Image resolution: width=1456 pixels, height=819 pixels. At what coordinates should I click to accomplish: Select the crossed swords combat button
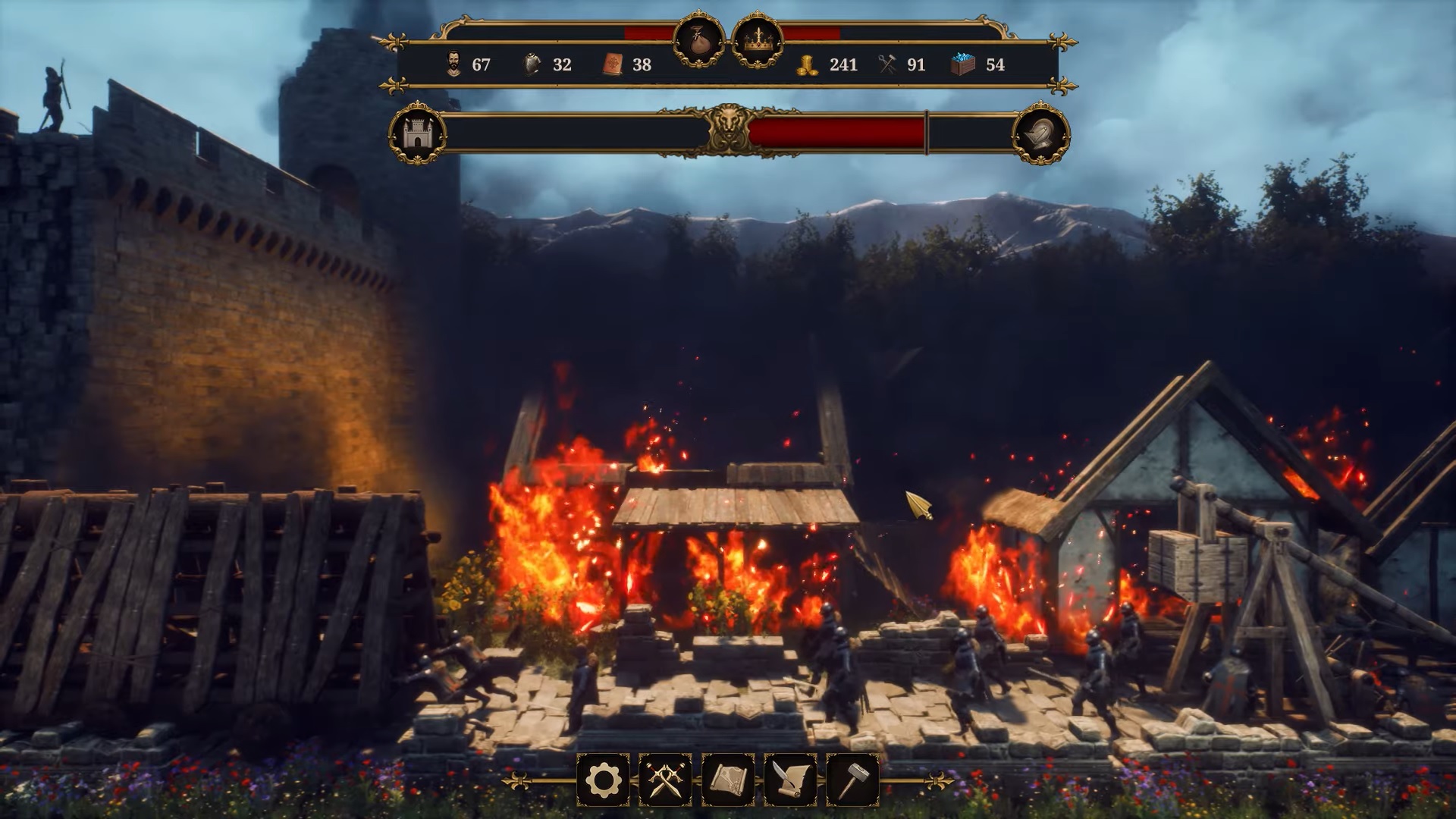coord(665,779)
